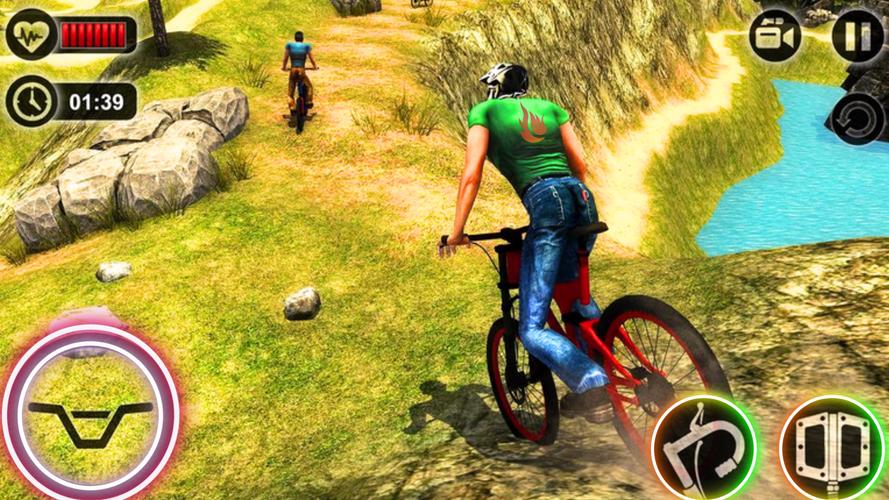
Task: Switch the camera view
Action: [x=776, y=36]
